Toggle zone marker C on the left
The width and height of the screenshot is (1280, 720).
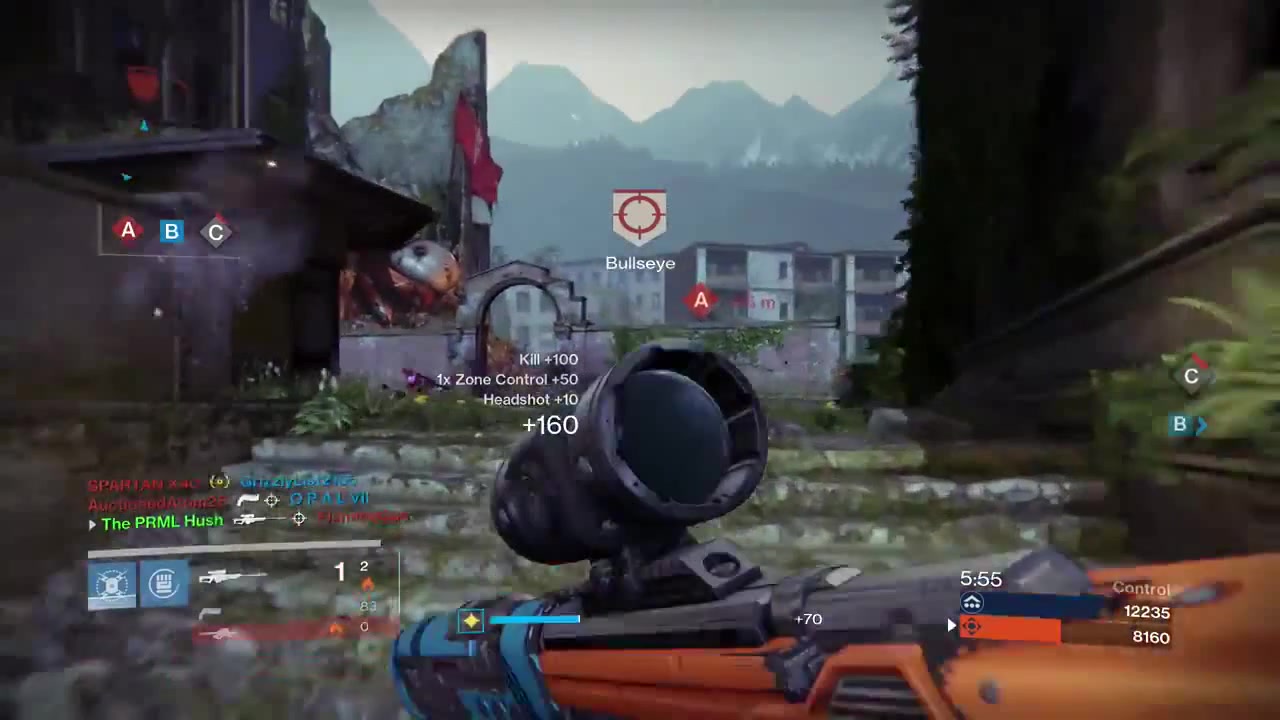pos(215,231)
